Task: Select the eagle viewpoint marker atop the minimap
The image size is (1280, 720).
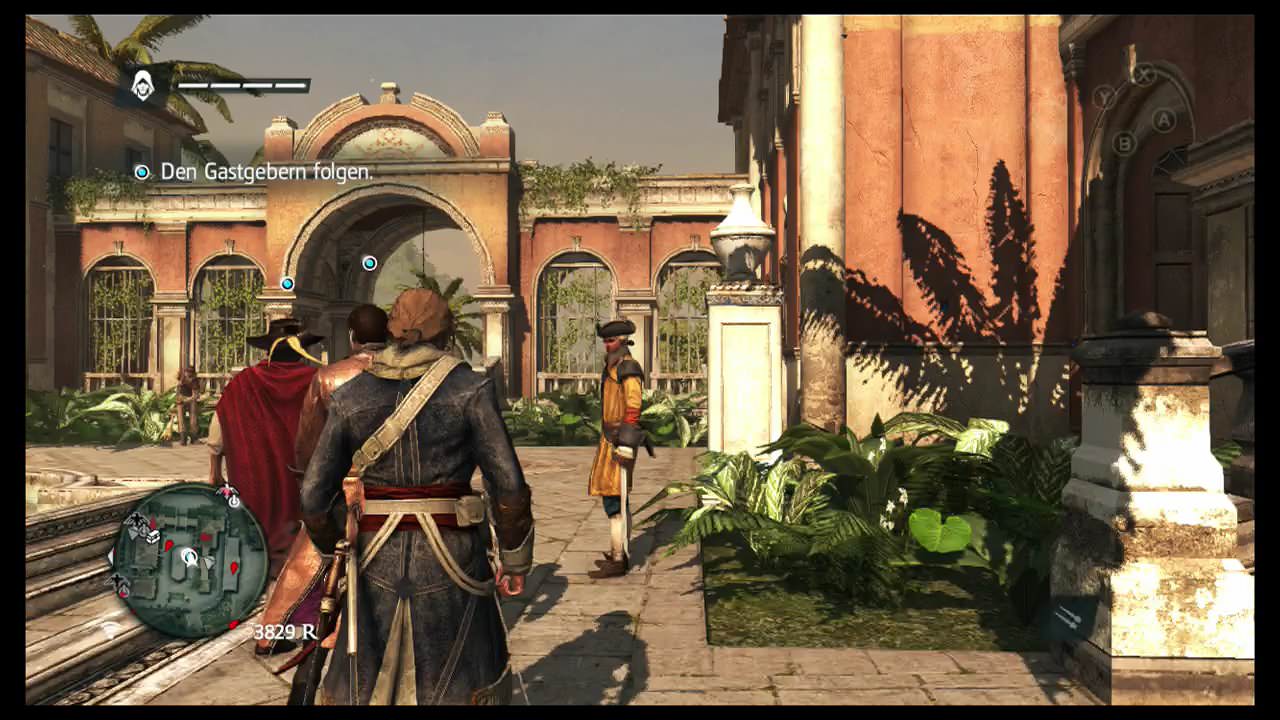Action: tap(228, 491)
